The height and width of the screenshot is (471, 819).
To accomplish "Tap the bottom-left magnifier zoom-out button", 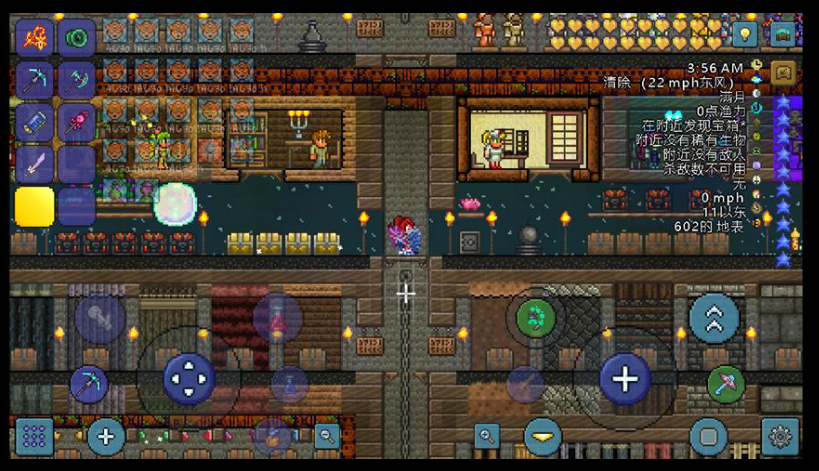I will [x=326, y=436].
